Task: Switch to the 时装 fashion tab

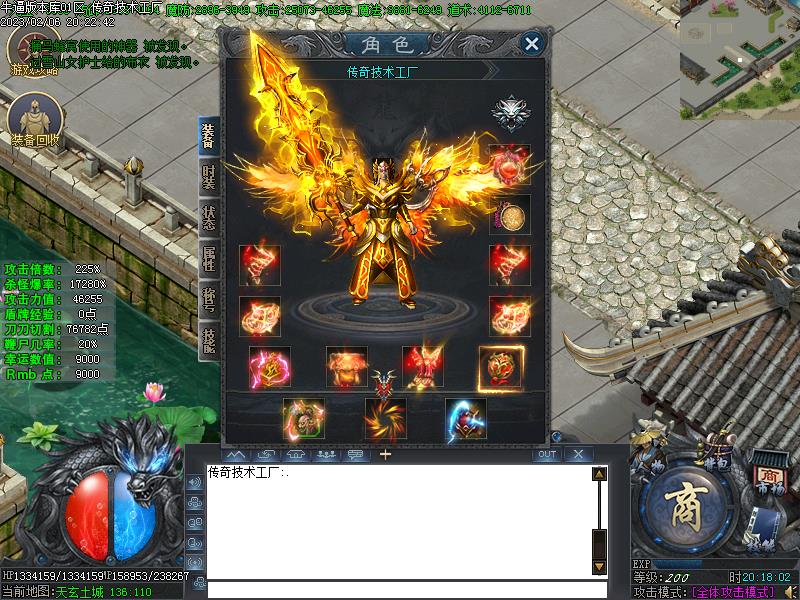Action: click(208, 178)
